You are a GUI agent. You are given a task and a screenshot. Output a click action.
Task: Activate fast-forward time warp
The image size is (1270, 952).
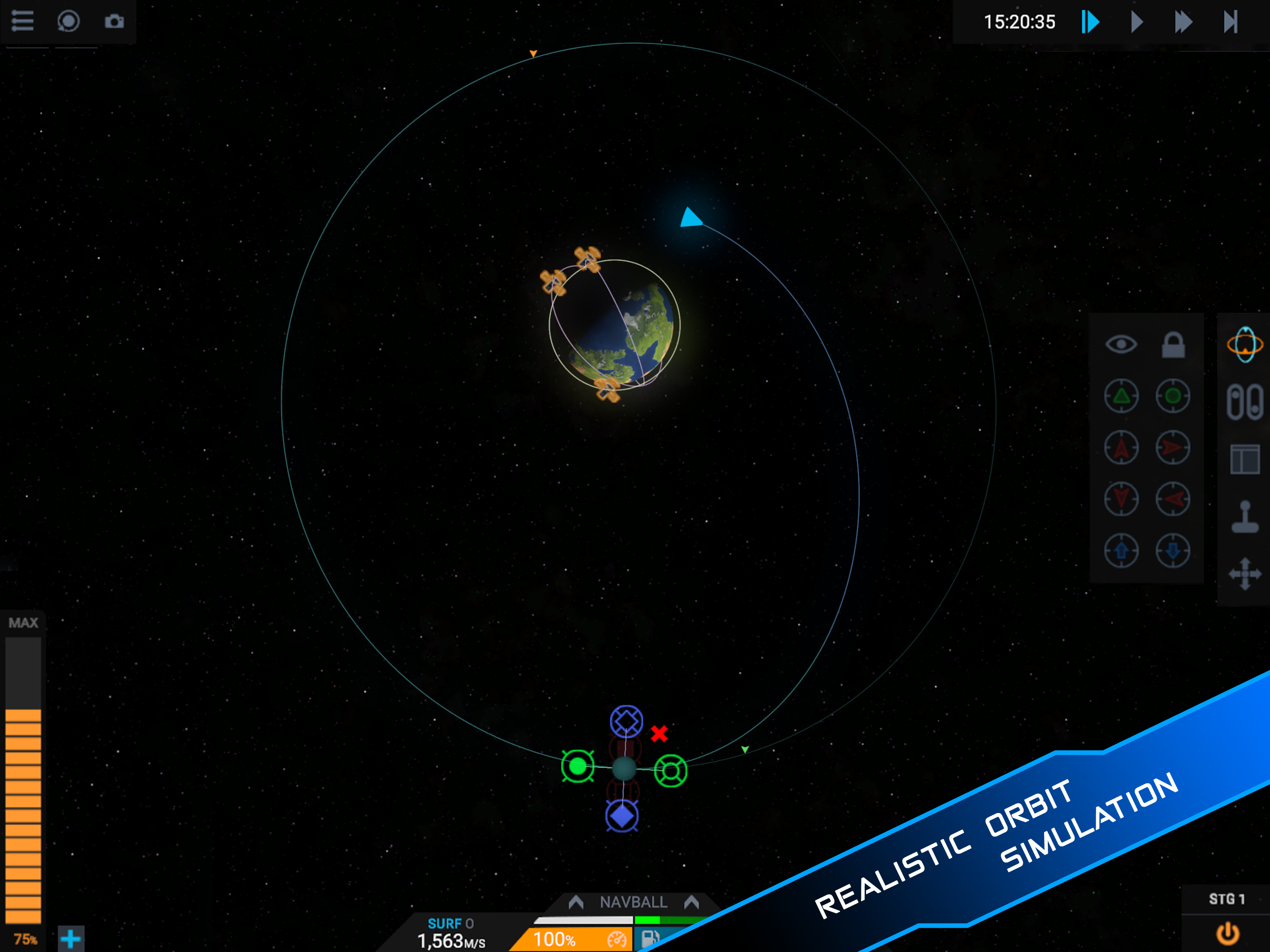pyautogui.click(x=1183, y=22)
